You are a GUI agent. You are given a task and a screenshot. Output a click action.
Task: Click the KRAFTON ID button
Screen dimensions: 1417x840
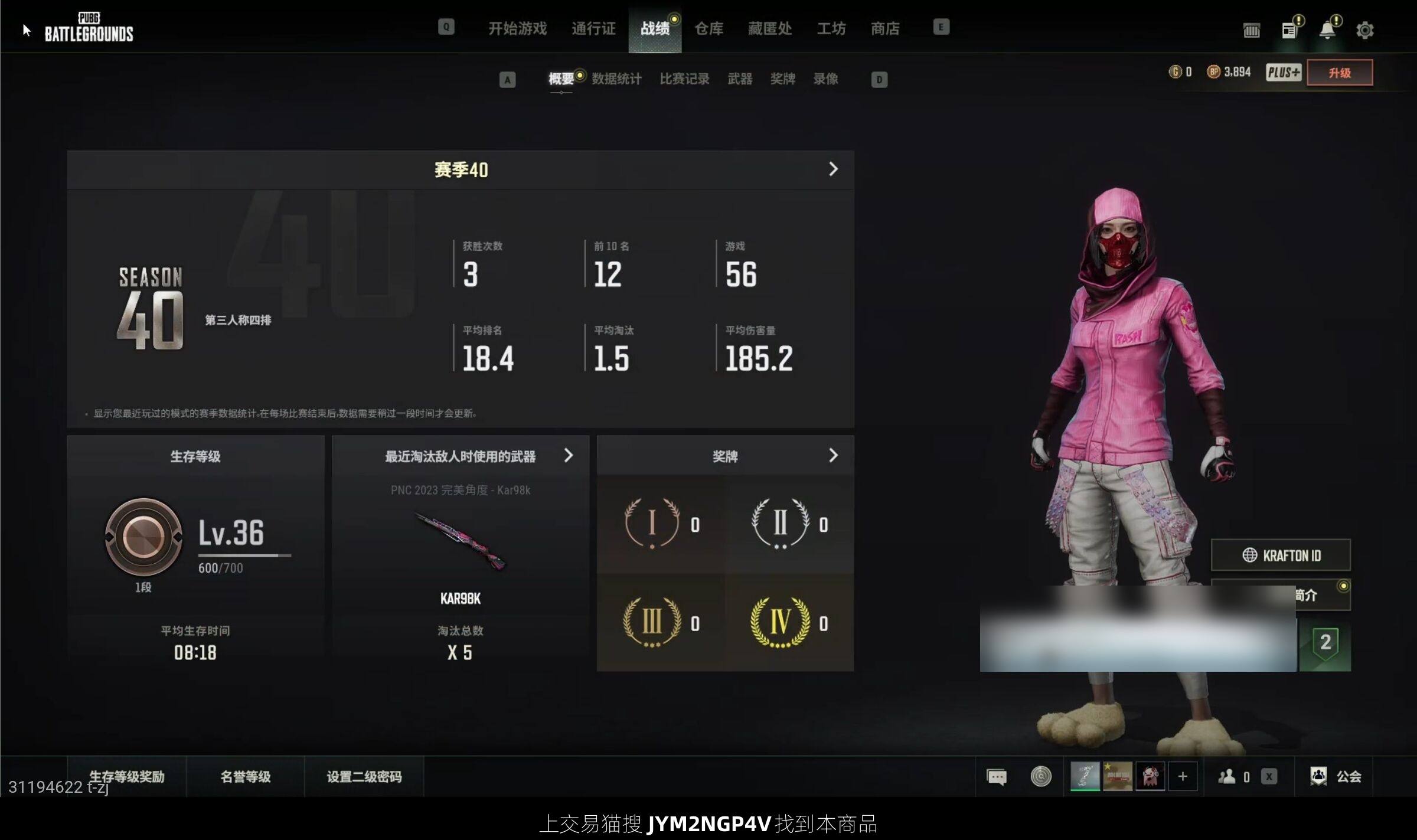click(x=1281, y=555)
